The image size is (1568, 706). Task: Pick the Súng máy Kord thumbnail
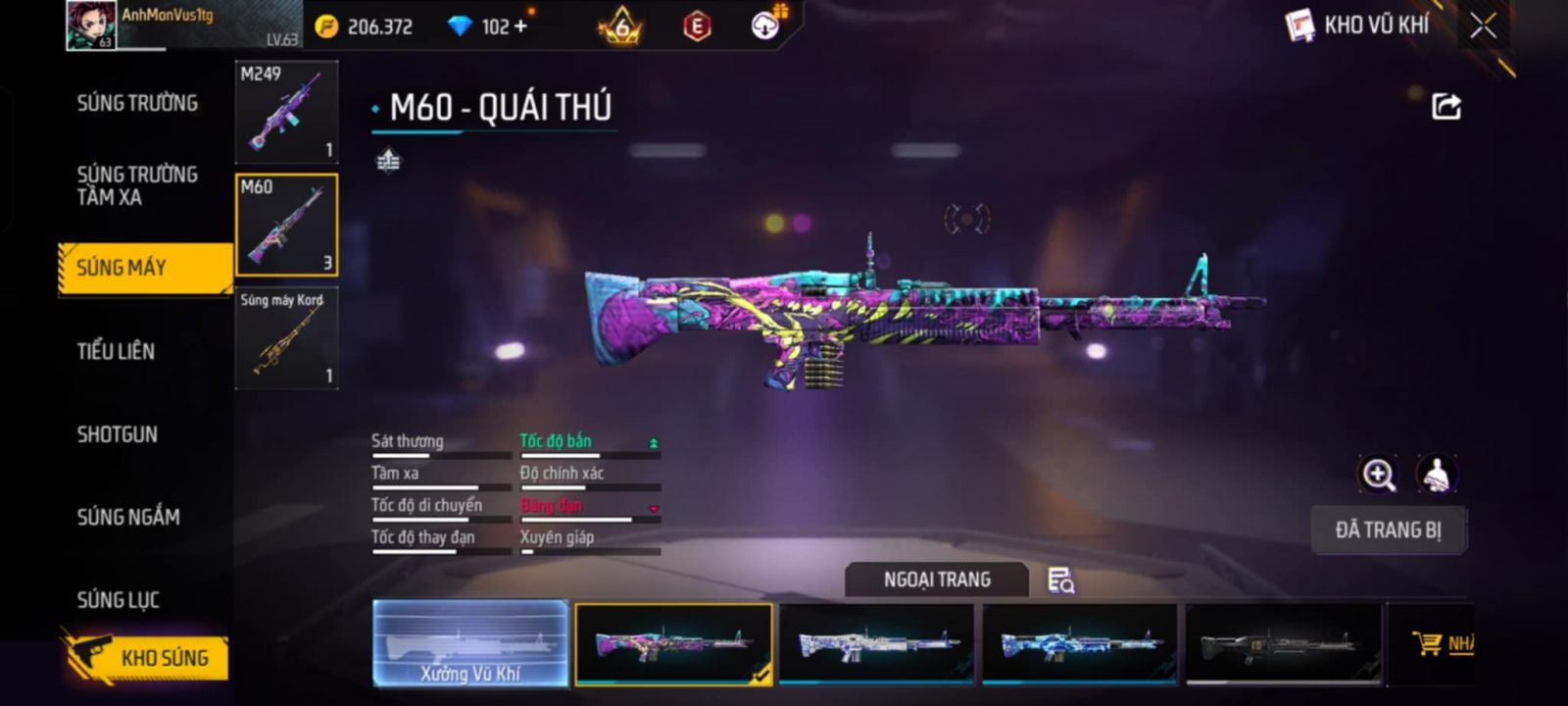pos(286,338)
